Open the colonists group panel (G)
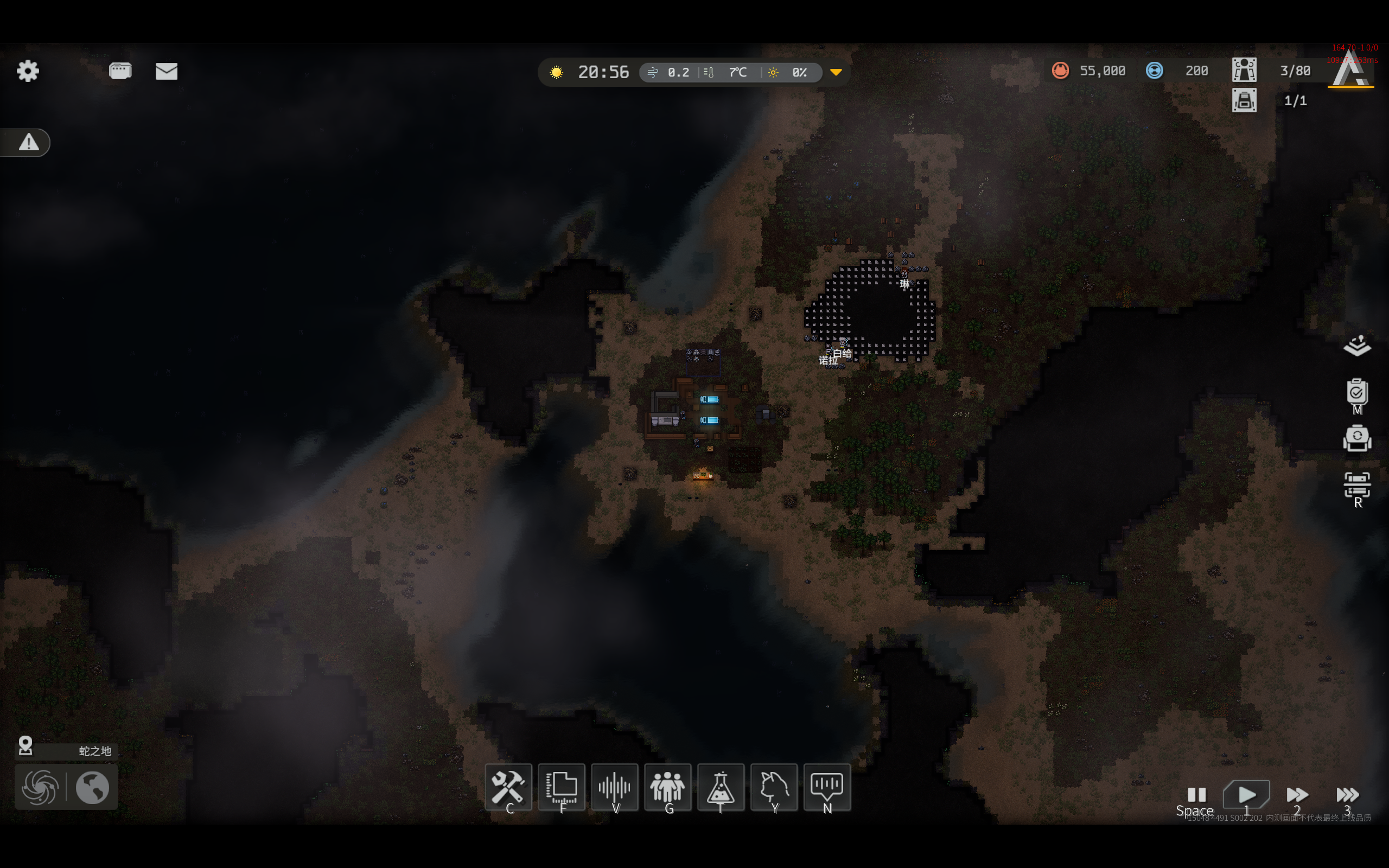Viewport: 1389px width, 868px height. 667,787
